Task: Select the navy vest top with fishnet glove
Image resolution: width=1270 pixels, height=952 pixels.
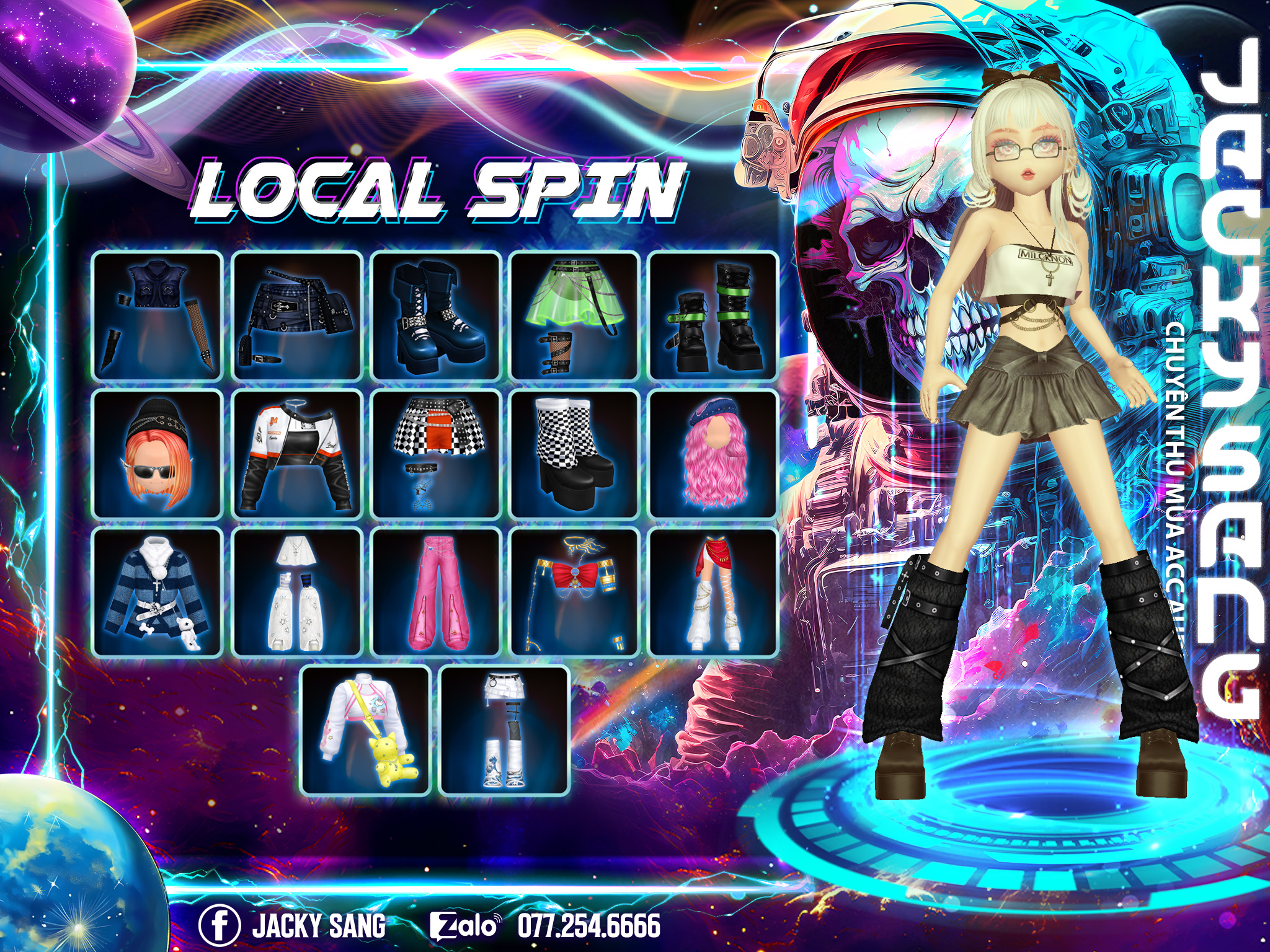Action: pos(158,315)
